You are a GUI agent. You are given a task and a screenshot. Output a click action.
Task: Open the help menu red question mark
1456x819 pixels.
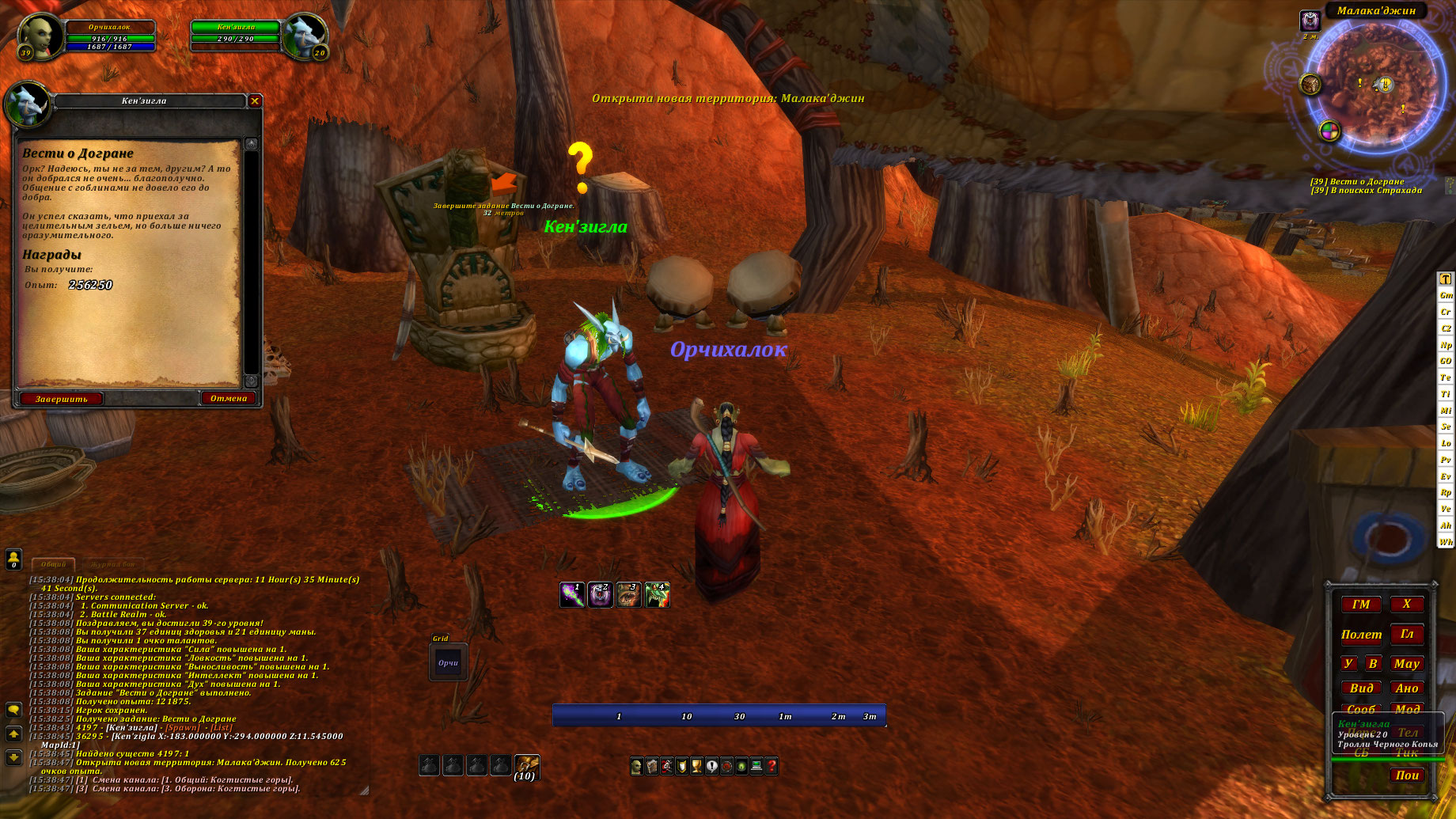click(x=772, y=766)
